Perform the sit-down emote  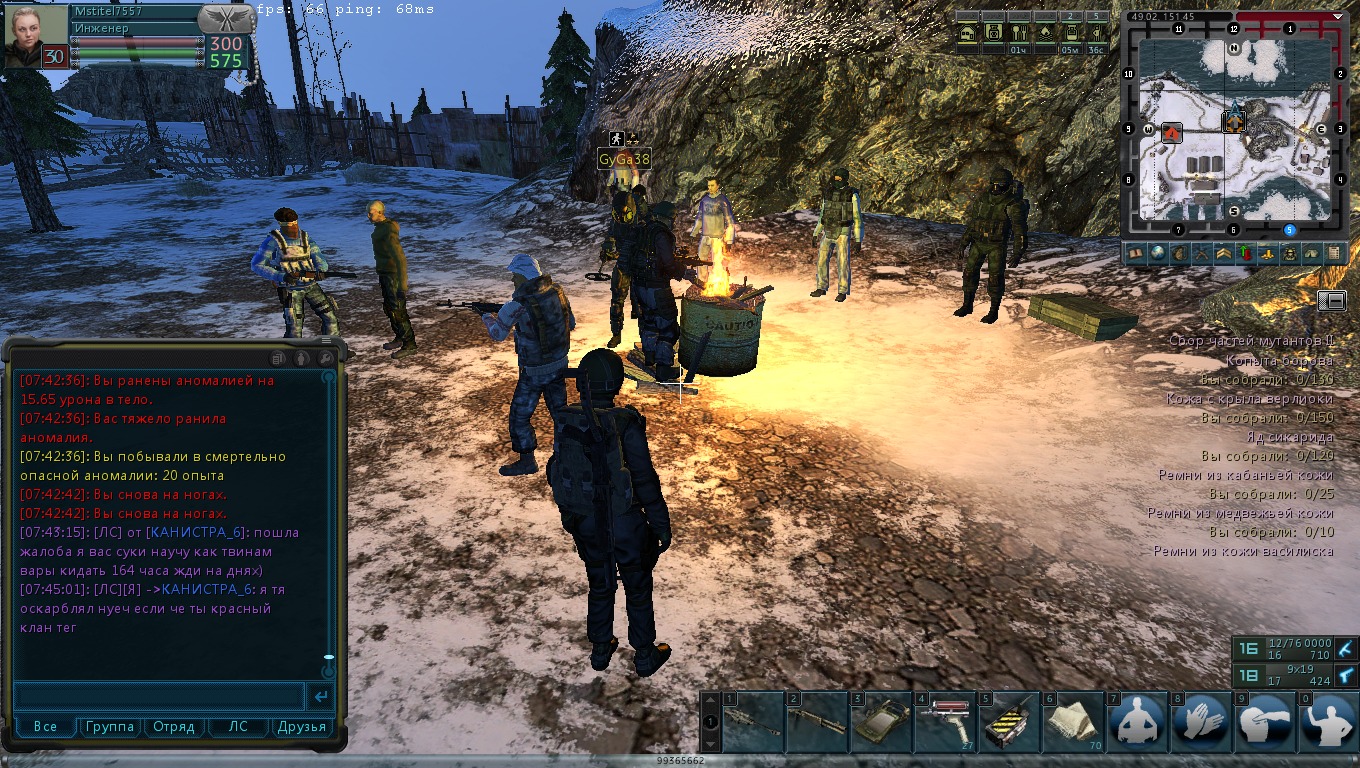point(1136,722)
